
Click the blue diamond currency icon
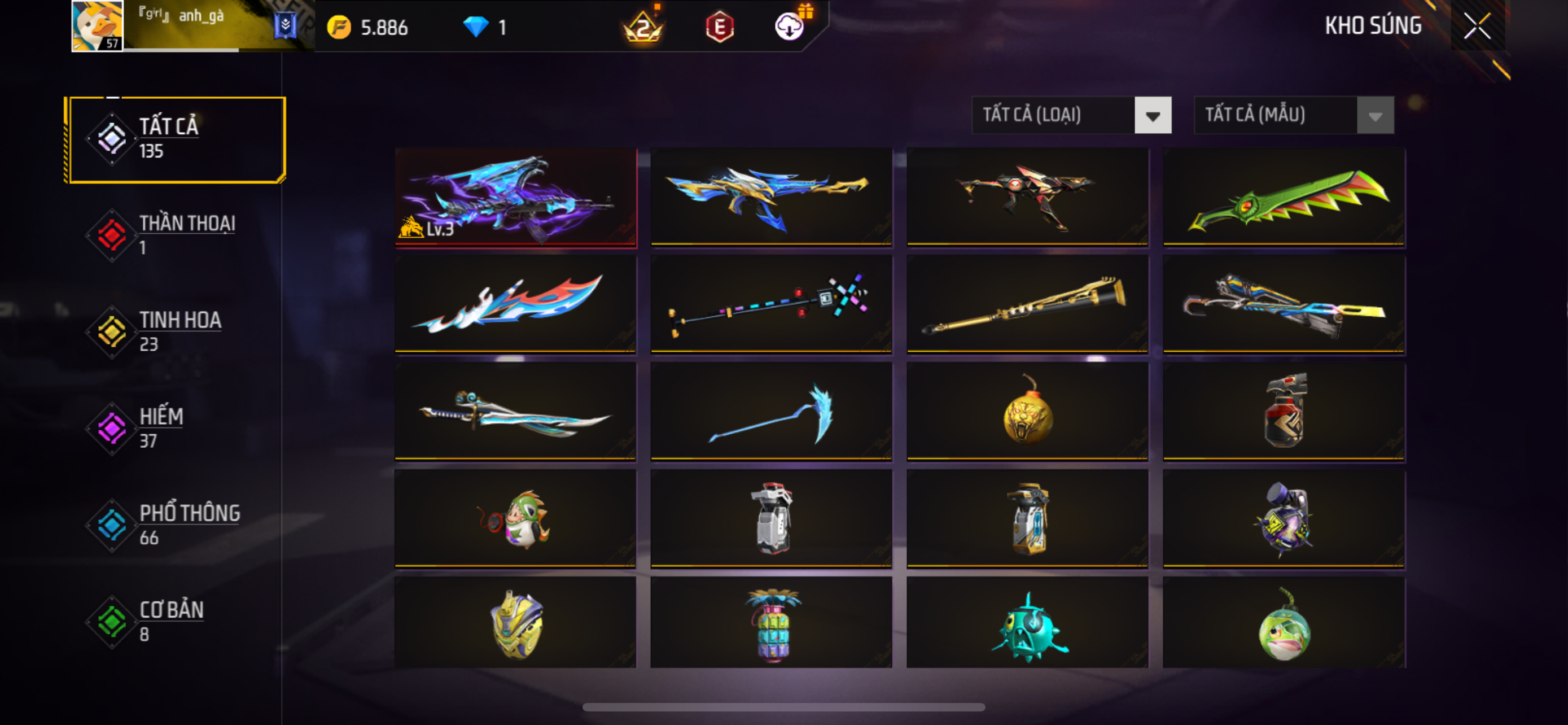[475, 27]
